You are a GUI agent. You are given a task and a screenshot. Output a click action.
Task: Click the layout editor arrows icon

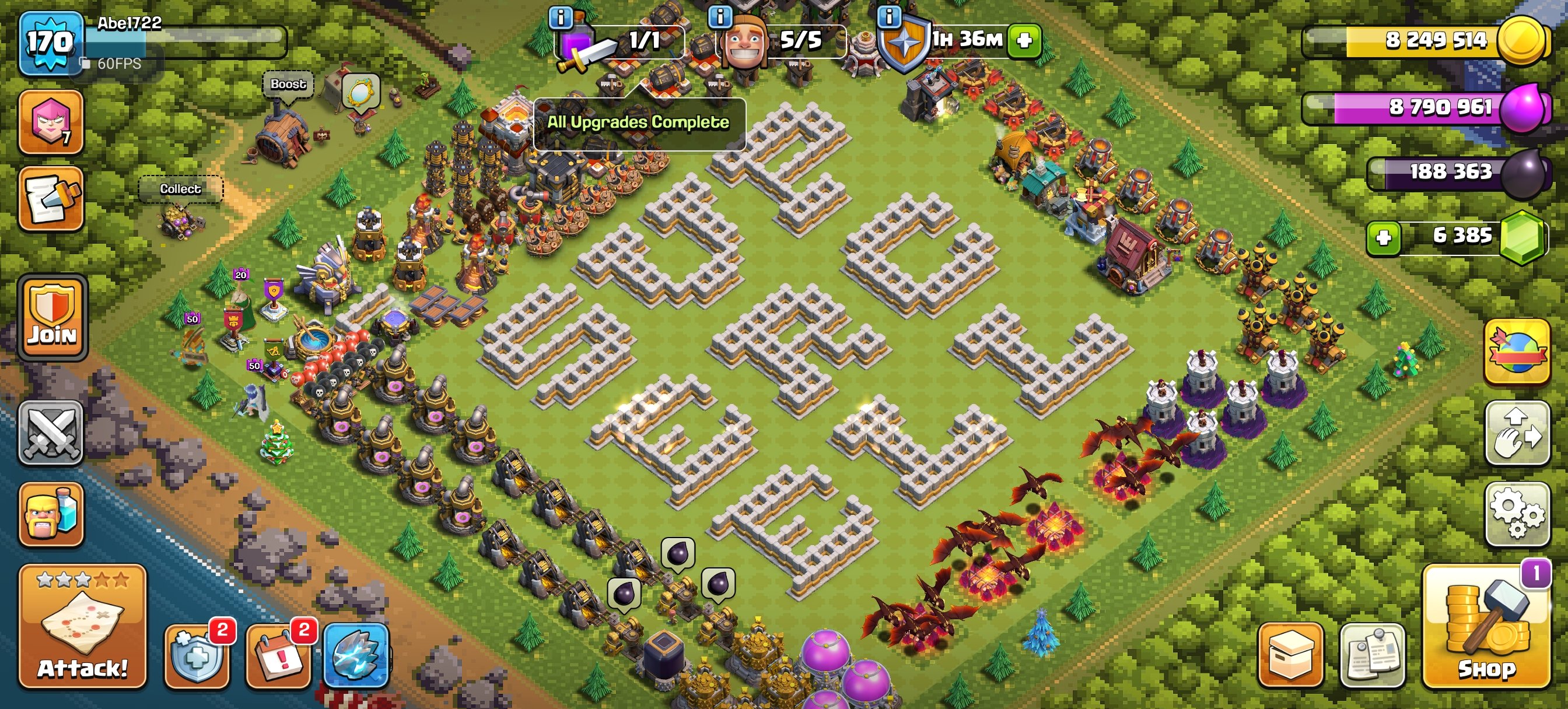(1517, 435)
